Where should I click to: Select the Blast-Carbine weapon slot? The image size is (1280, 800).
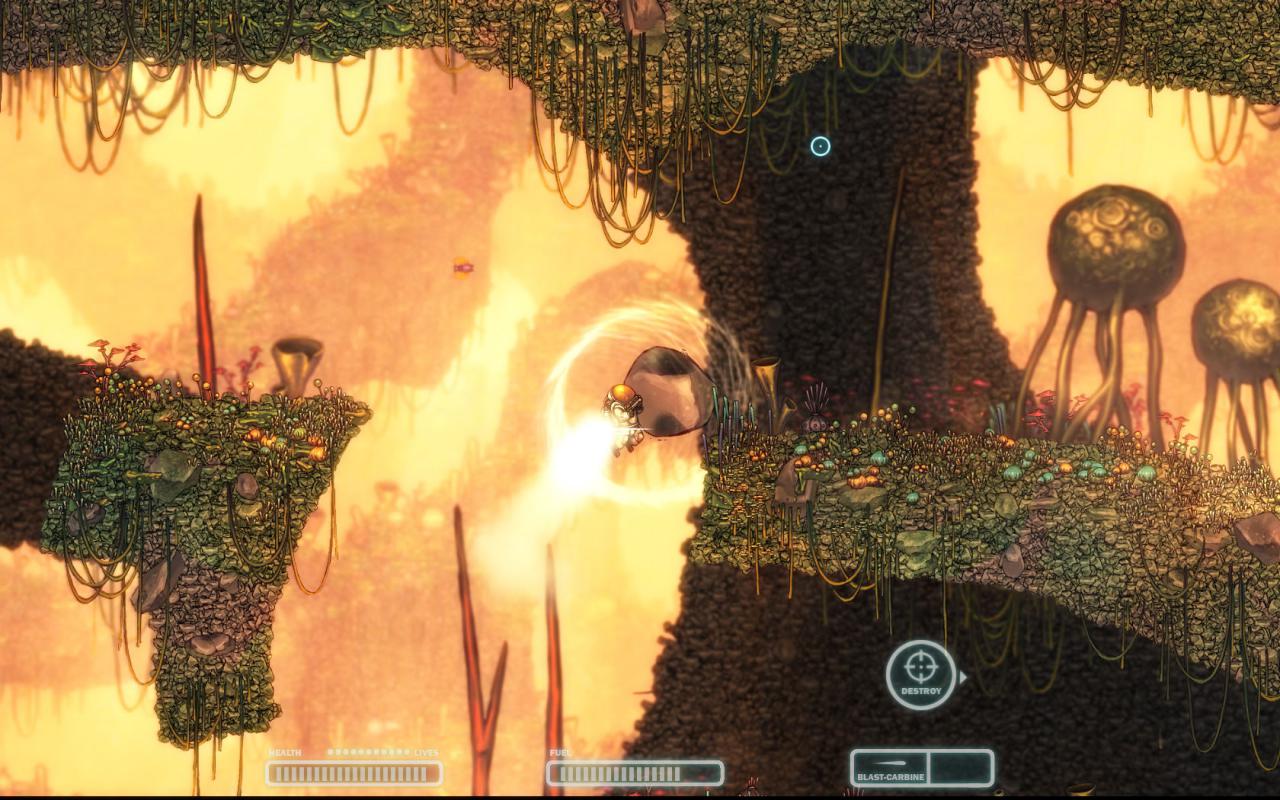889,768
